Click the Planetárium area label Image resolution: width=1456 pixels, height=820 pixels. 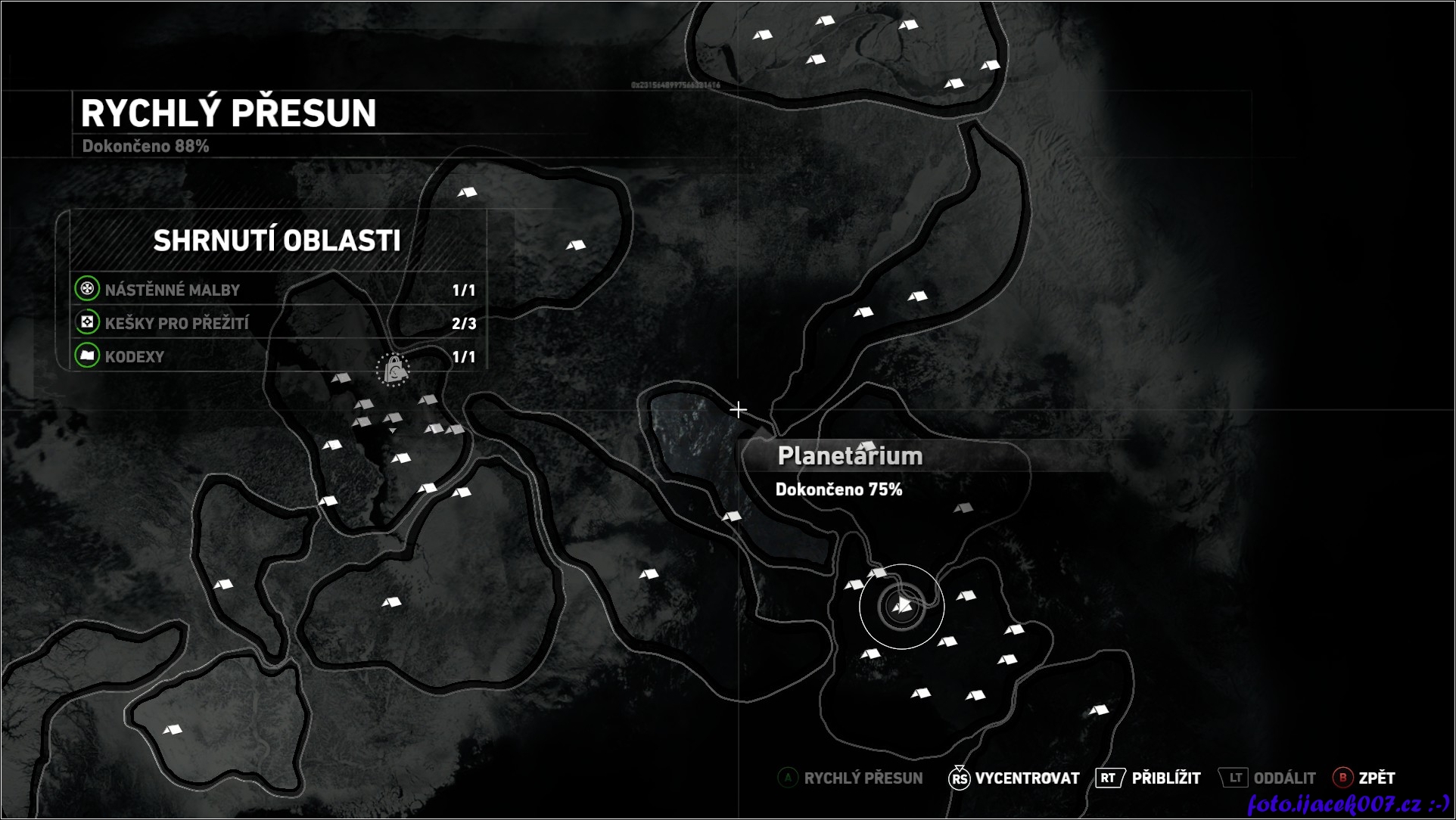(x=850, y=456)
